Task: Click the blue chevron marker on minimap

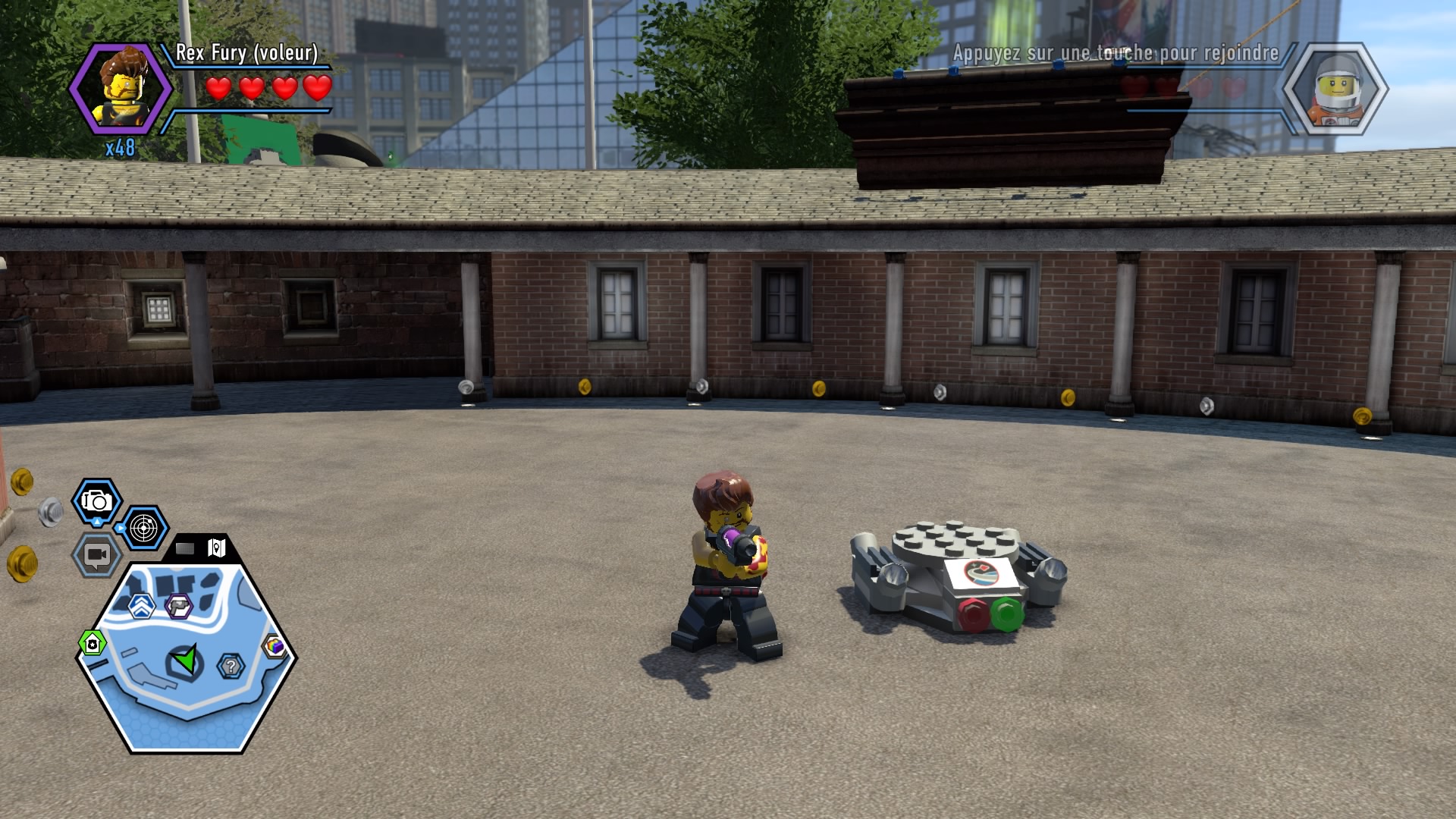Action: click(x=142, y=605)
